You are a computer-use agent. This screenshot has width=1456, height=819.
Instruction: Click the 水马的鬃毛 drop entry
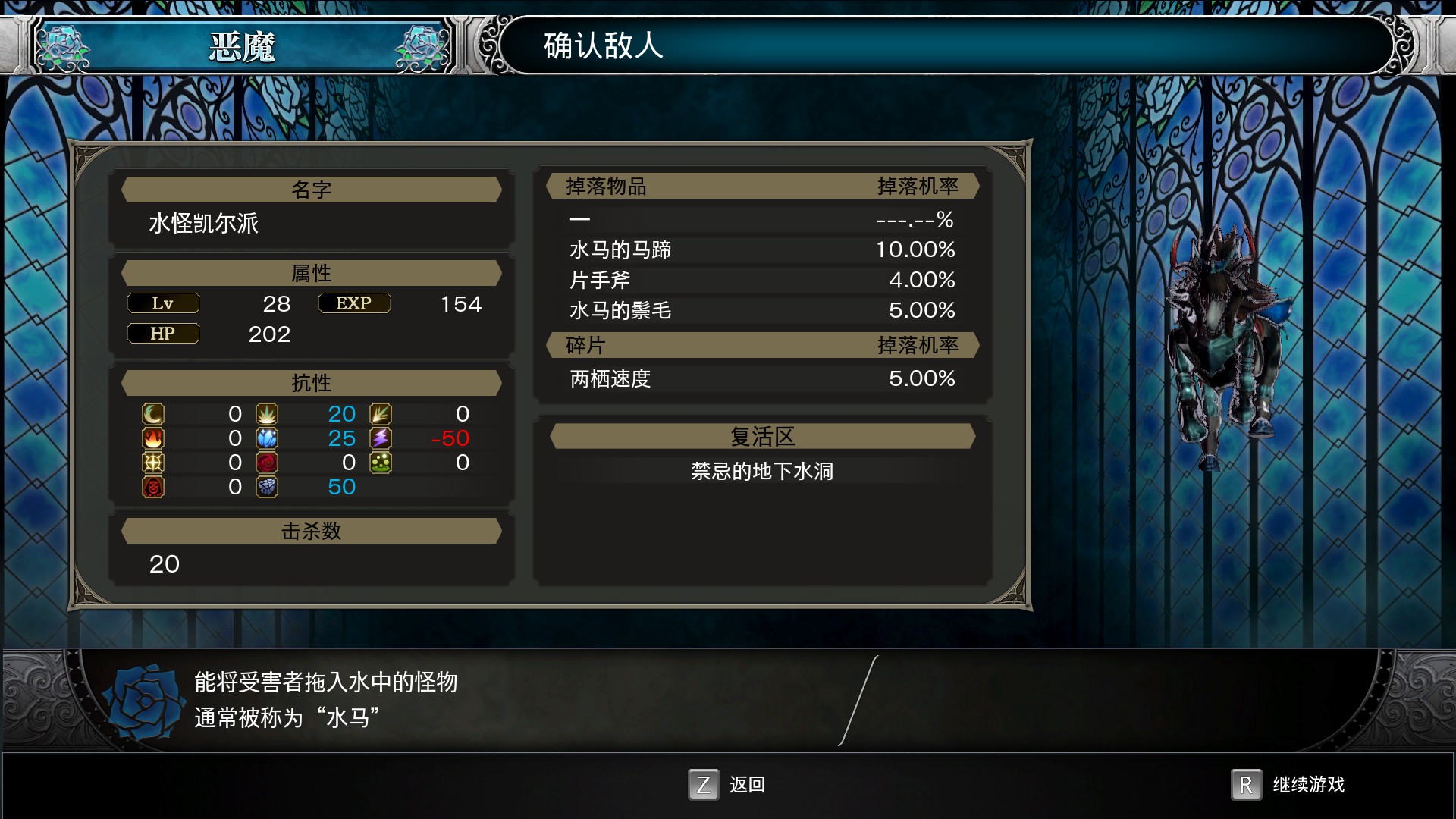tap(761, 310)
